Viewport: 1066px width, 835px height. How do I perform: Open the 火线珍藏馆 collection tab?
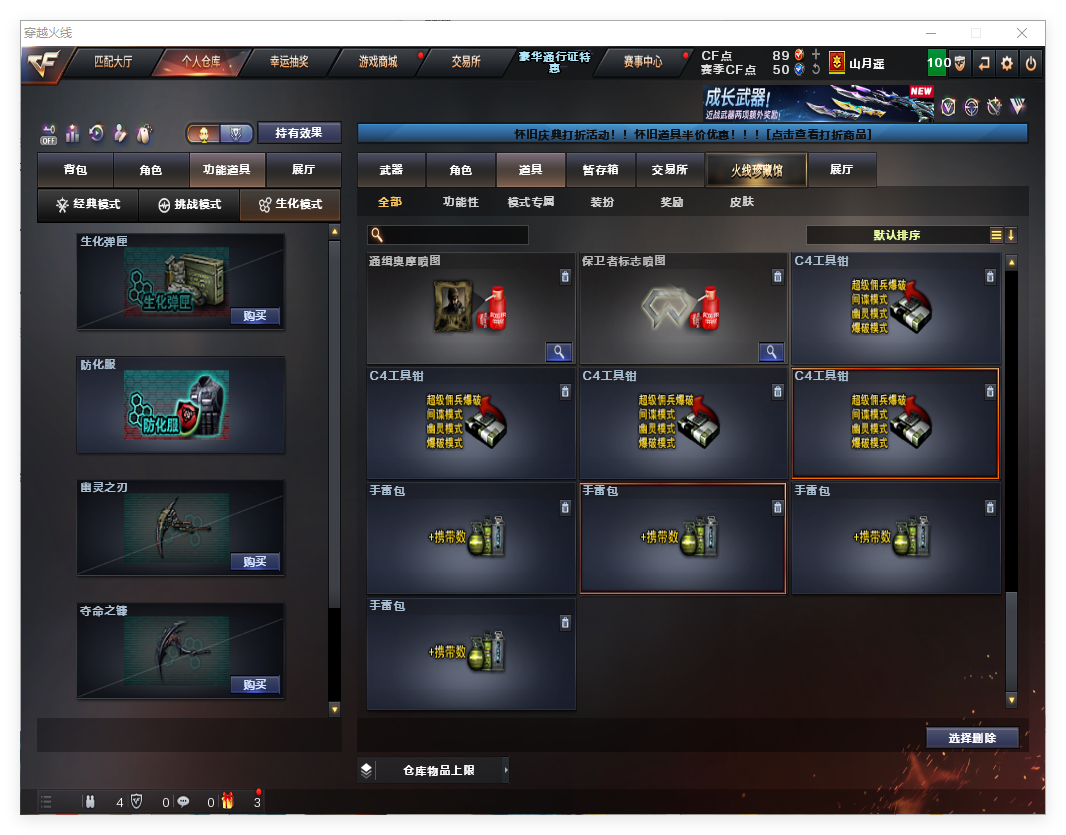point(756,170)
